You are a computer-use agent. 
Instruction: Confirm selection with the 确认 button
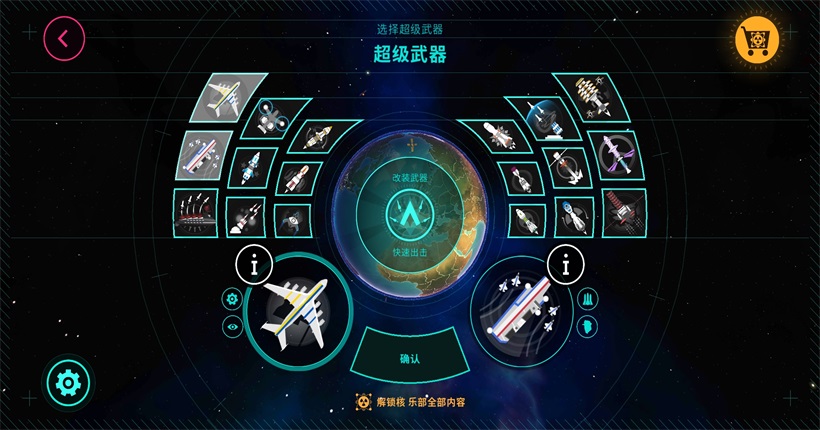pyautogui.click(x=410, y=358)
